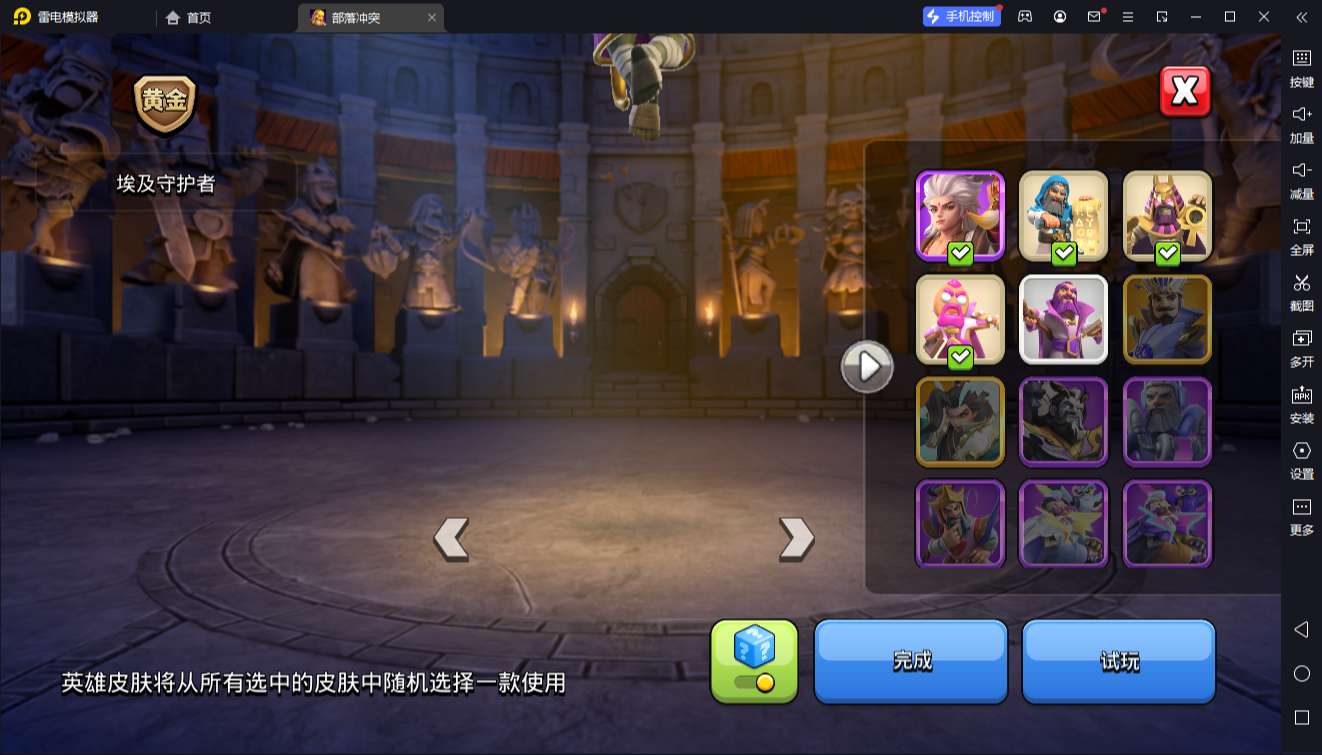The image size is (1322, 755).
Task: Click the right arrow to switch hero
Action: coord(795,538)
